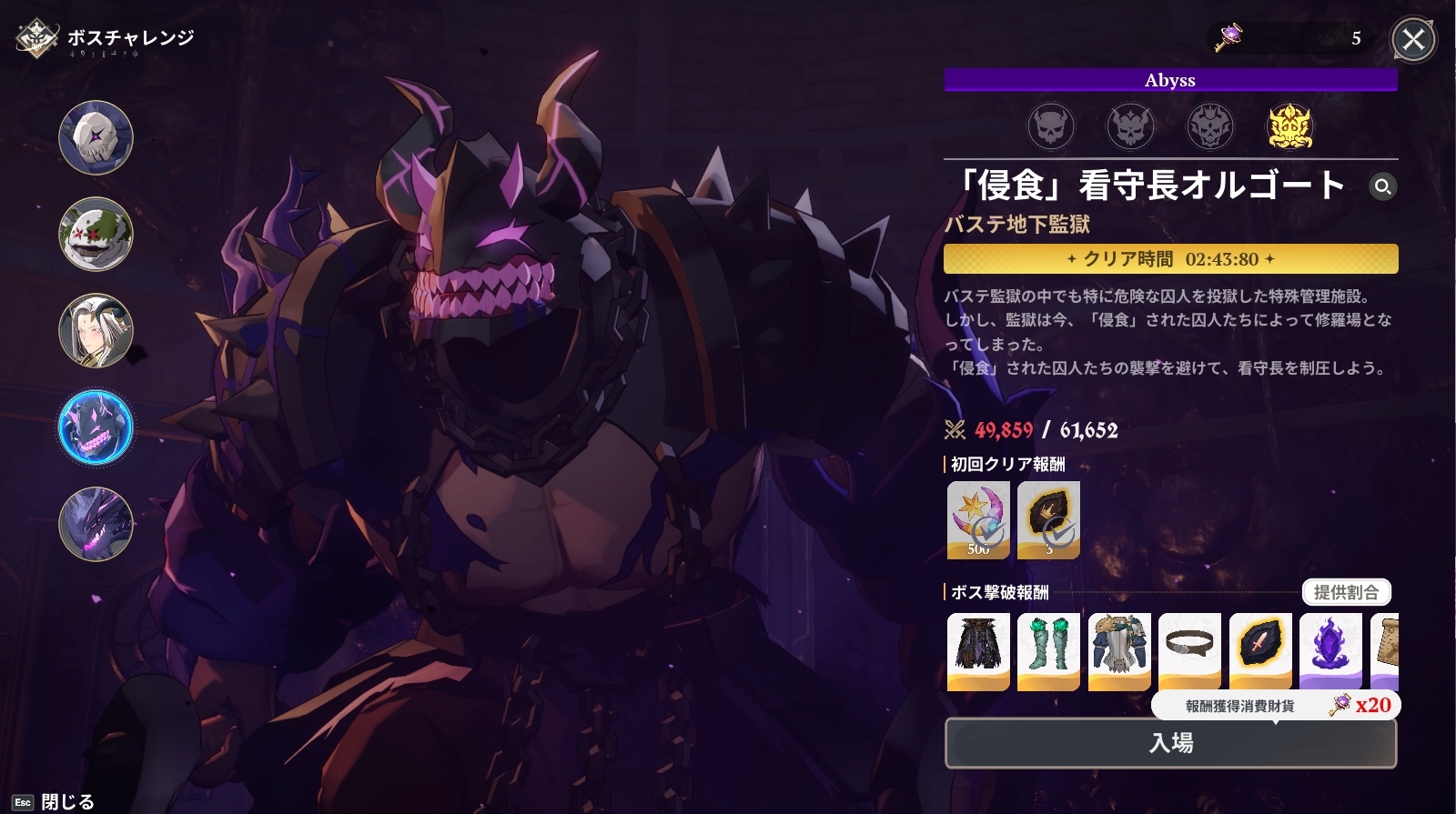This screenshot has height=814, width=1456.
Task: Select the gold Abyss difficulty icon
Action: tap(1289, 126)
